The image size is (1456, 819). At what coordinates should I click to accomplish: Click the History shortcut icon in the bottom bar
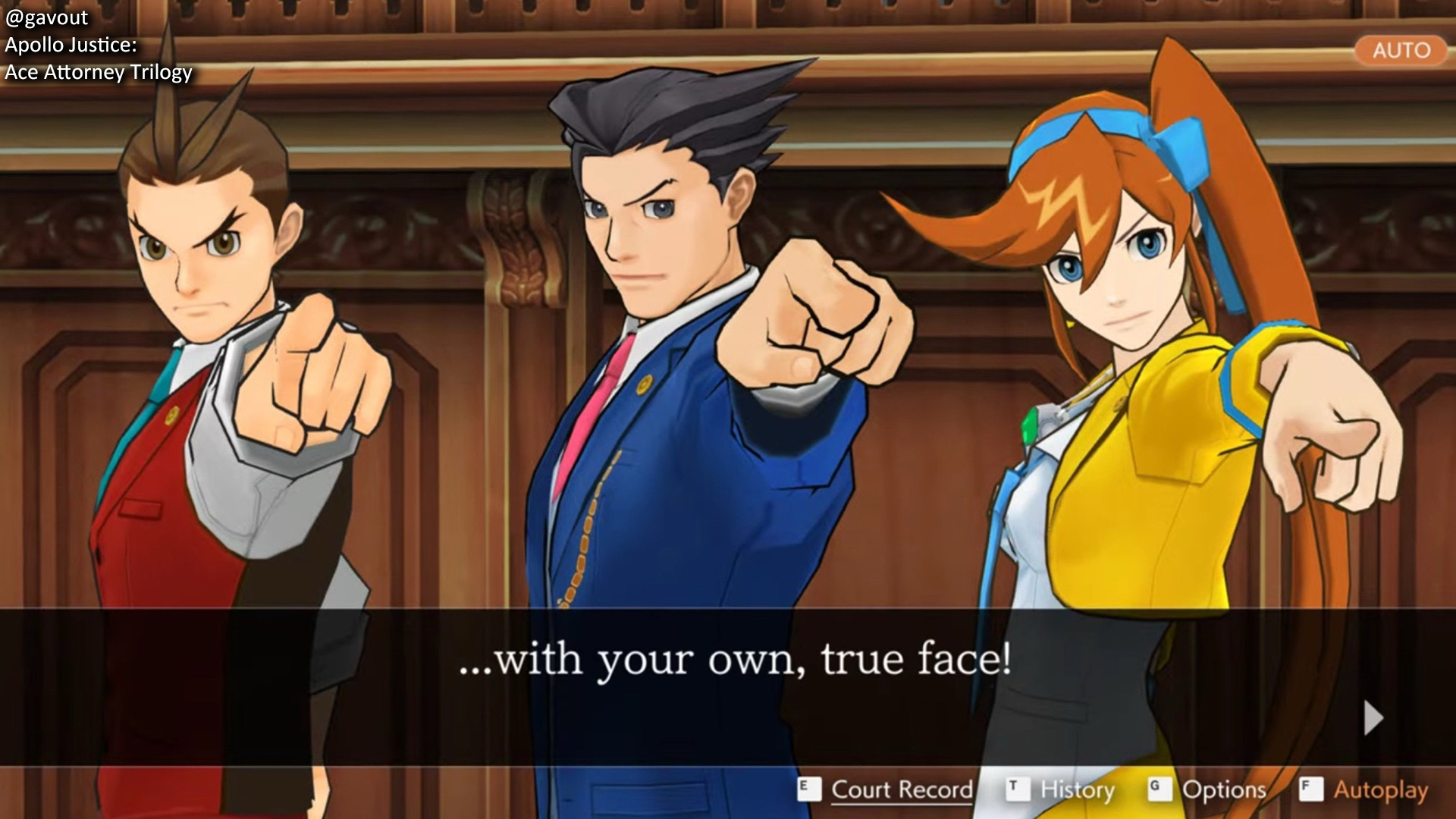tap(1020, 790)
